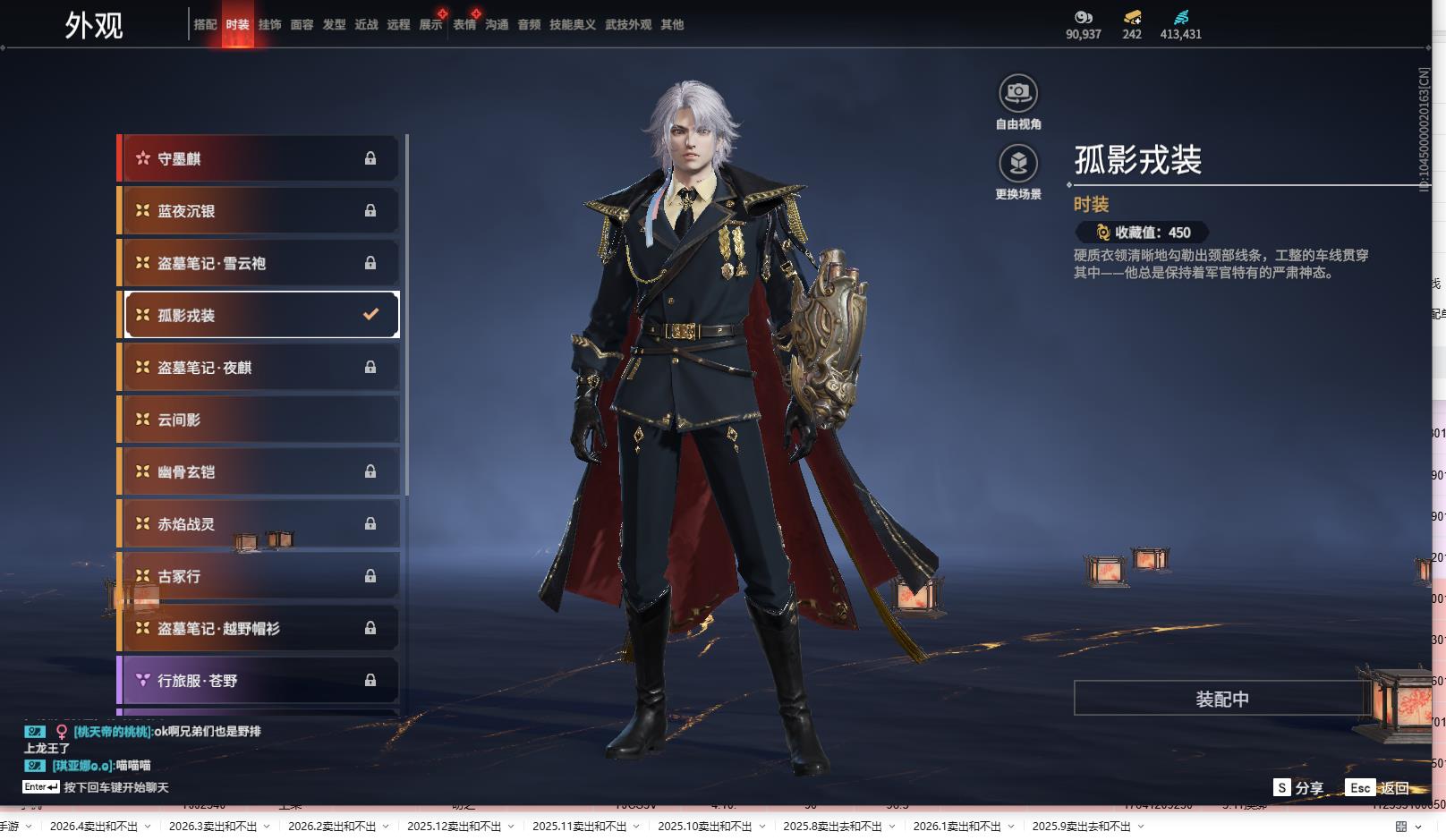Pick the 云间影 outfit

point(259,420)
